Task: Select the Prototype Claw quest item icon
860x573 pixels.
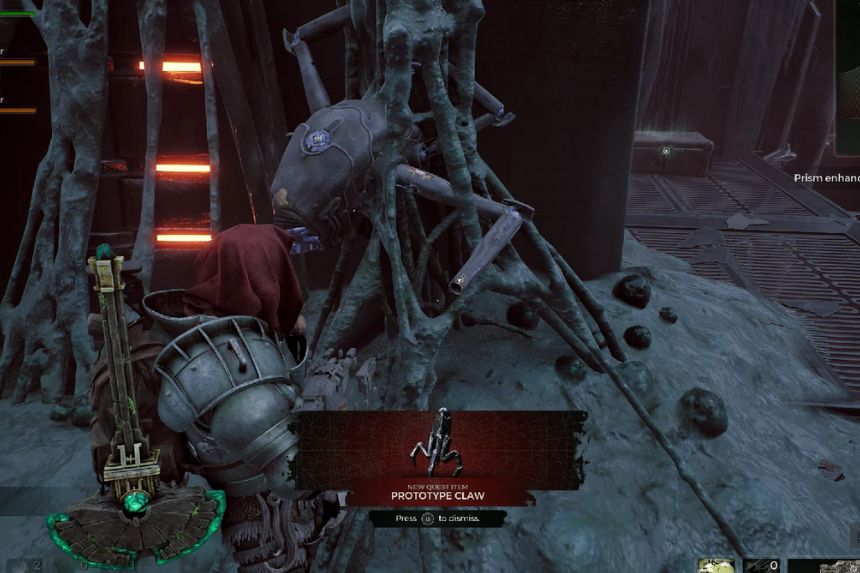Action: click(436, 444)
